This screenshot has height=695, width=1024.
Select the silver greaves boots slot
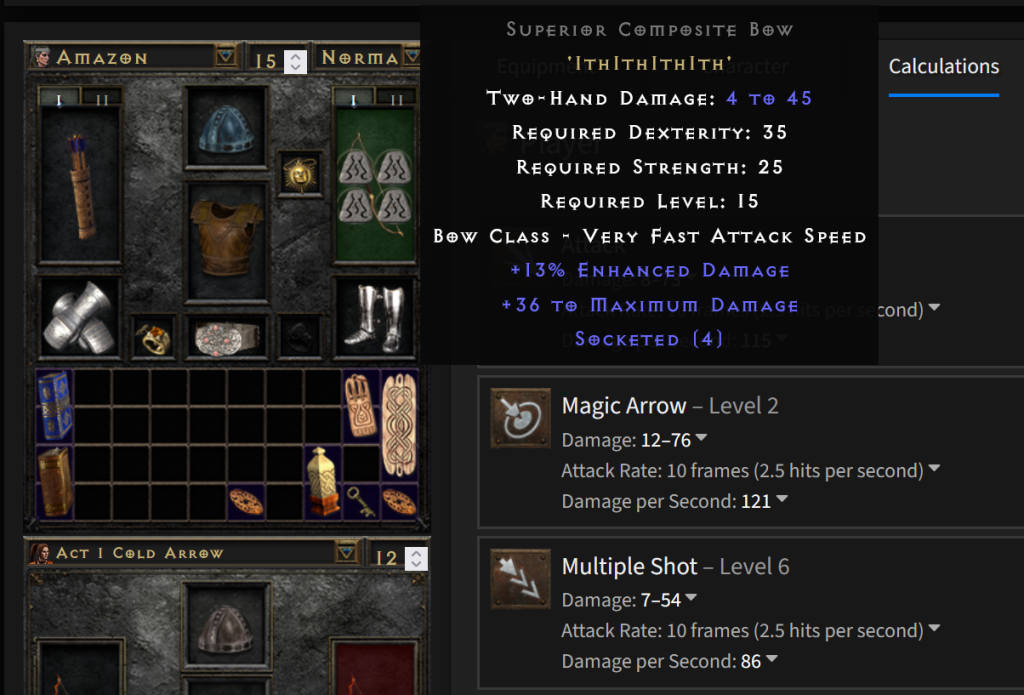(x=374, y=316)
